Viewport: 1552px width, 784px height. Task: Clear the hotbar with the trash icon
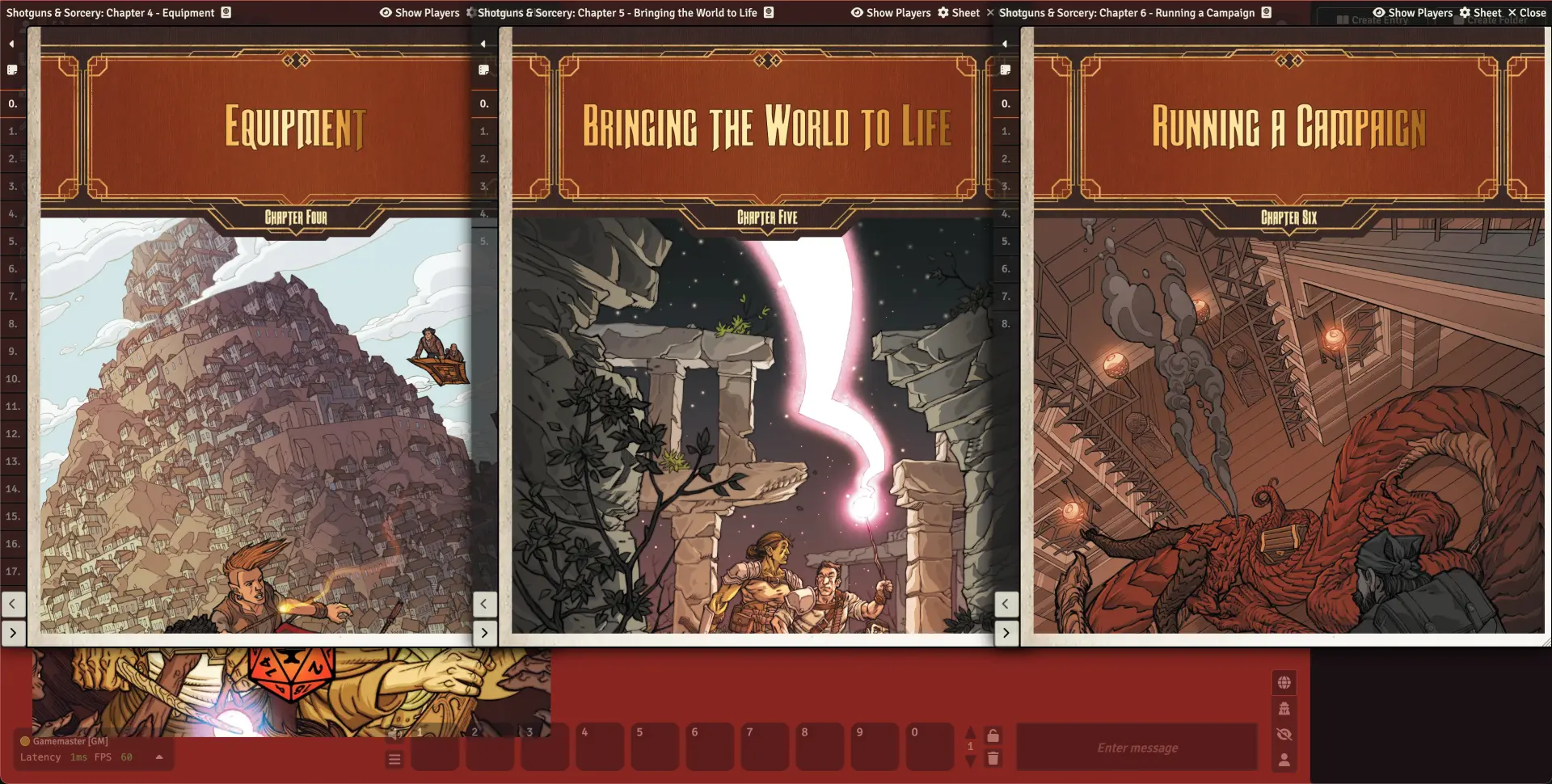pyautogui.click(x=993, y=758)
